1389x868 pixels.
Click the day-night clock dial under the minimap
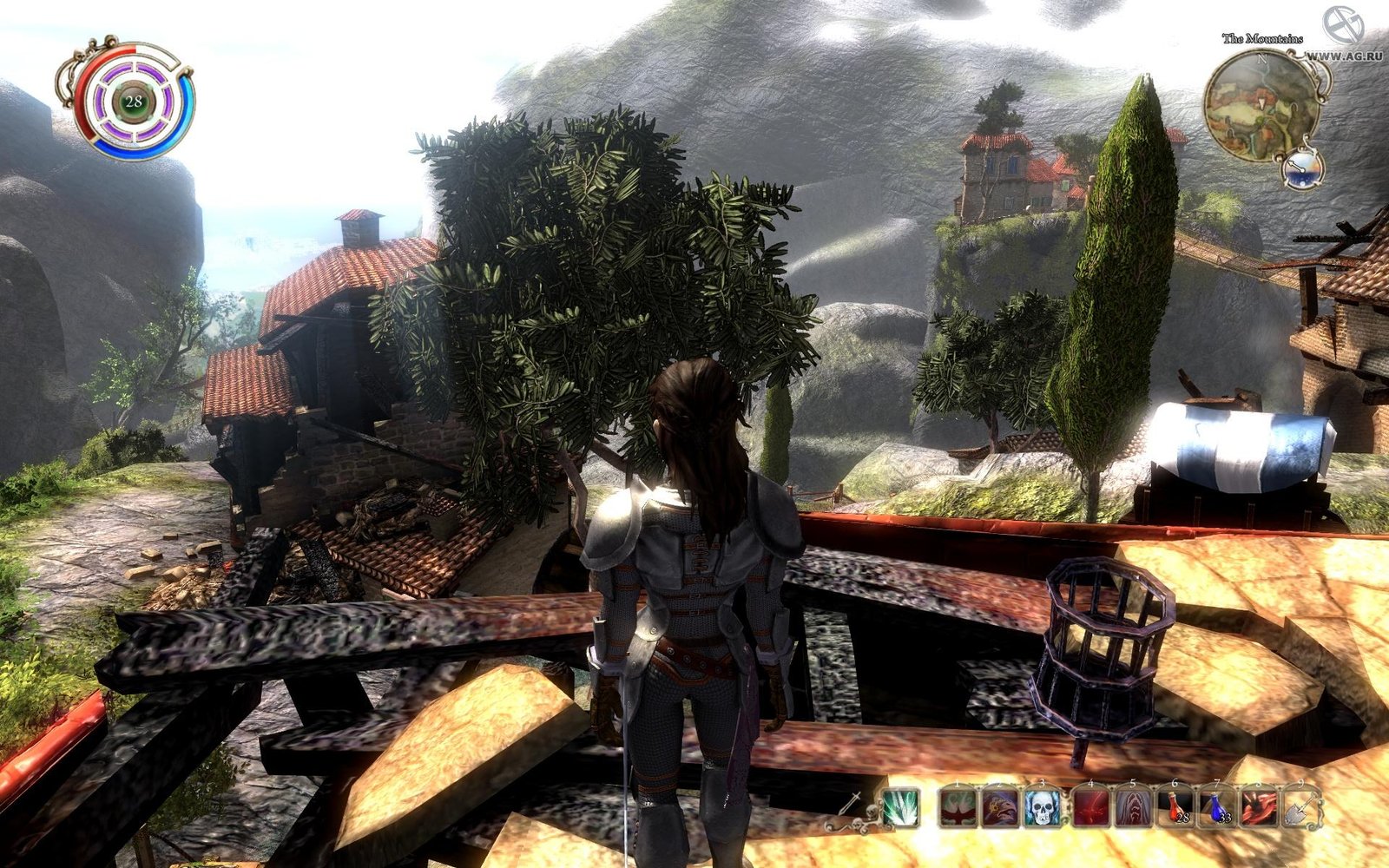[1302, 168]
